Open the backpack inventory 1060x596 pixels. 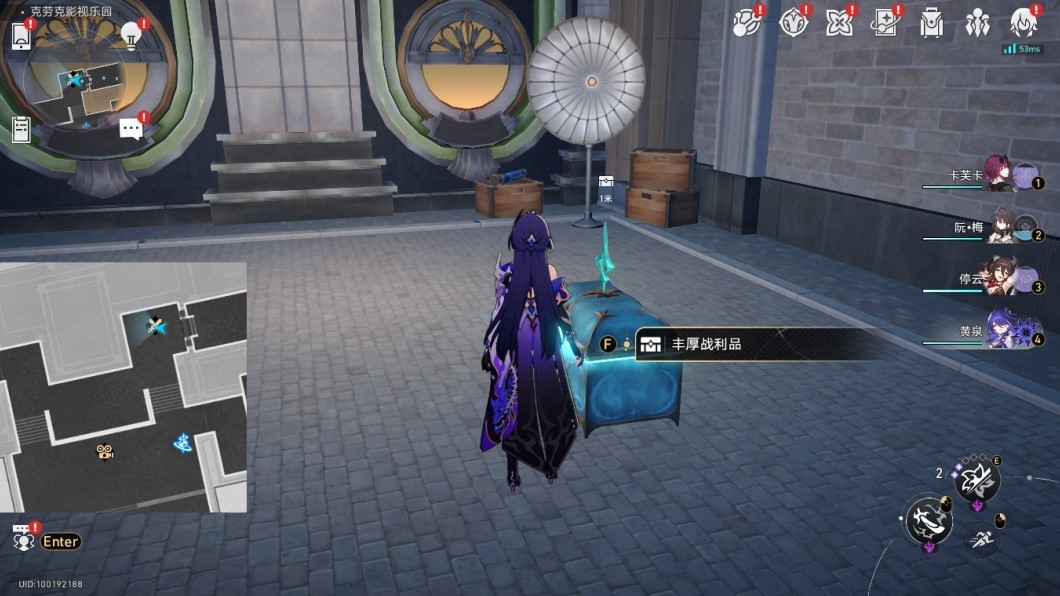tap(932, 23)
